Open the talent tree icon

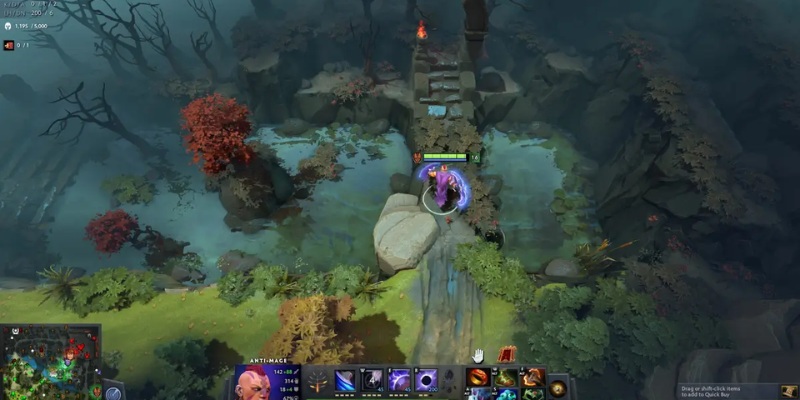point(318,380)
